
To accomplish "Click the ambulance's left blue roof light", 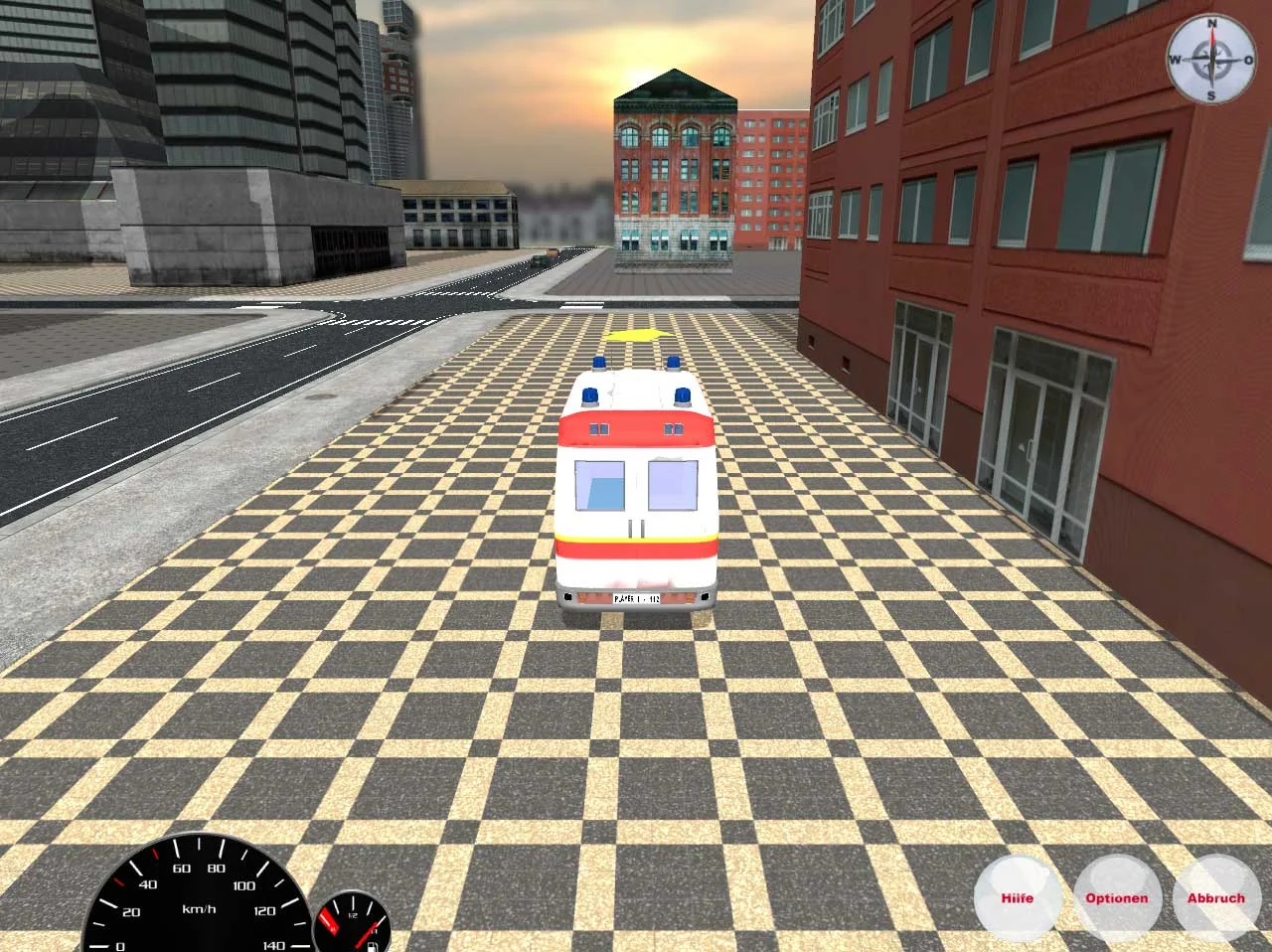I will tap(590, 396).
